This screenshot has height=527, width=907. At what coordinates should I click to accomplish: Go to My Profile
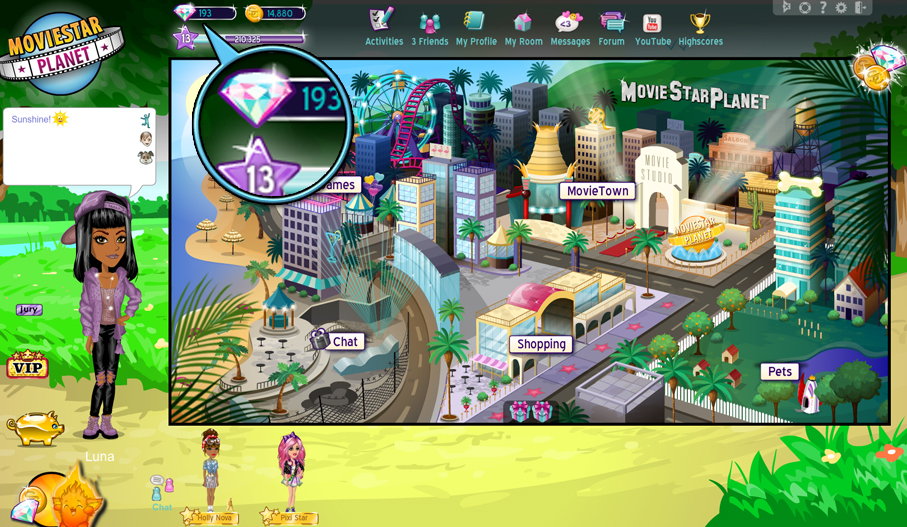tap(476, 28)
